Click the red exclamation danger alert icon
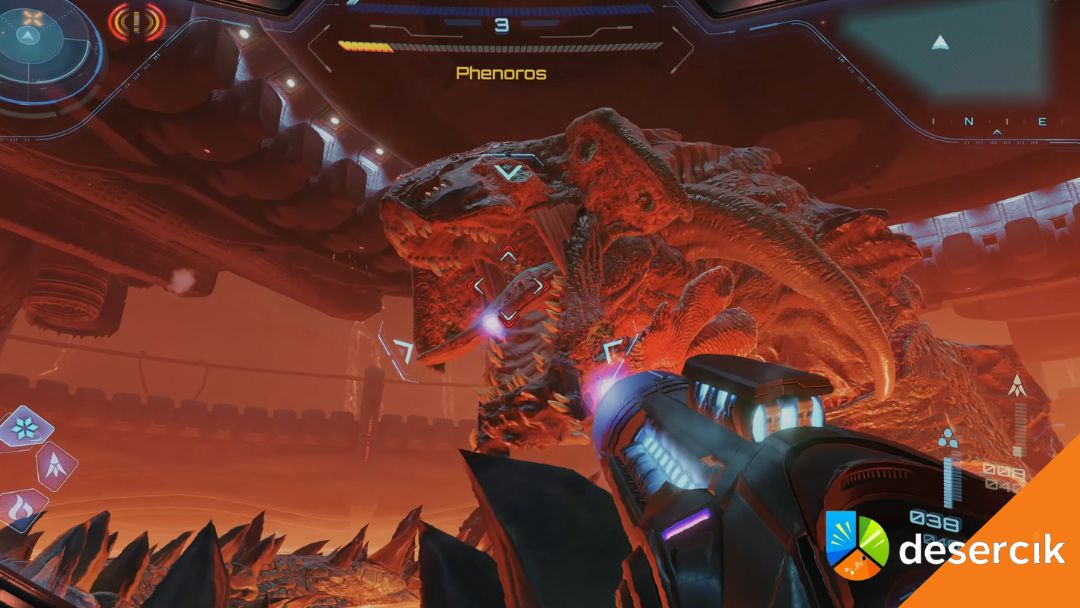 coord(137,20)
